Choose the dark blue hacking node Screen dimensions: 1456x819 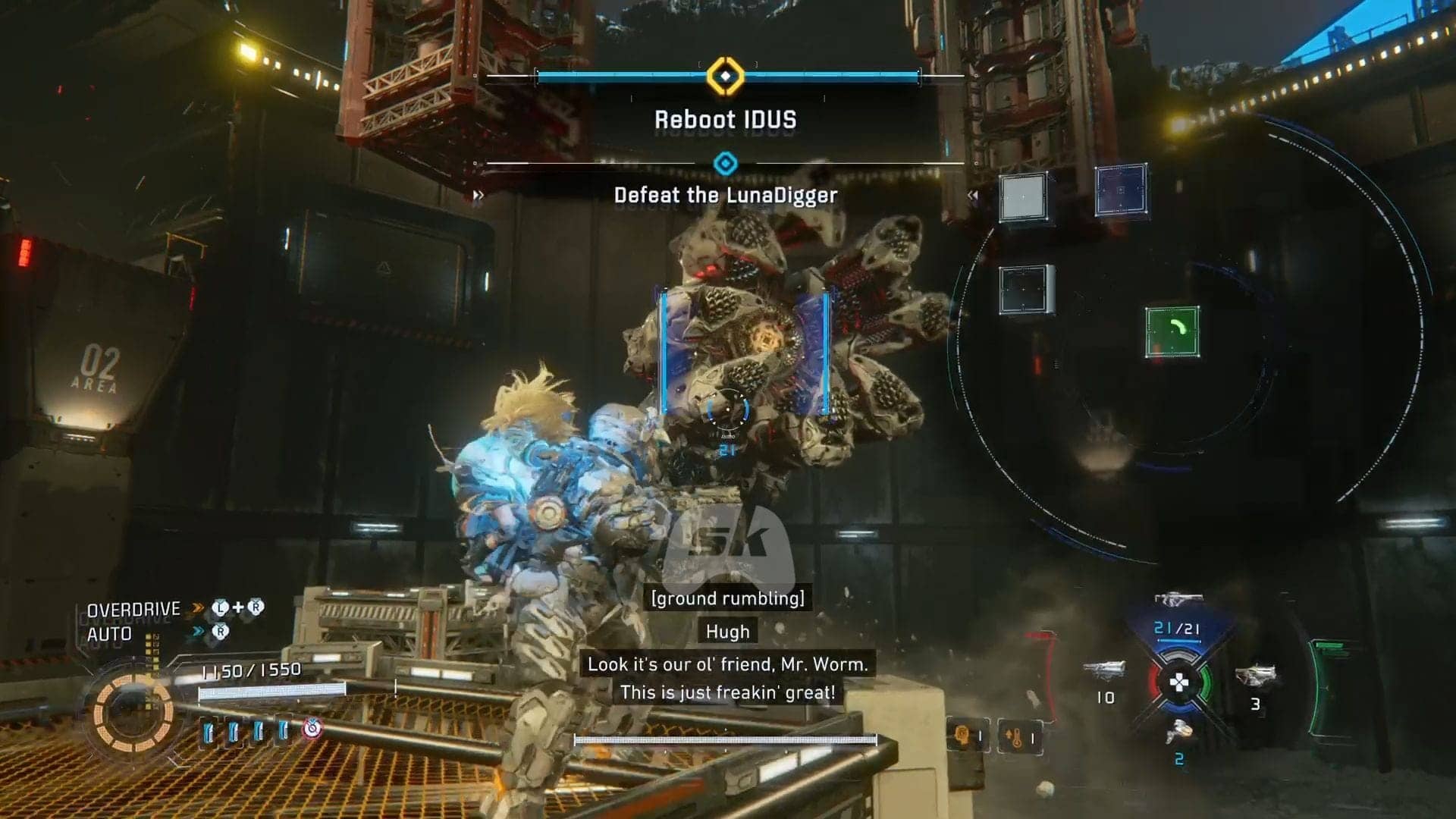(1121, 190)
